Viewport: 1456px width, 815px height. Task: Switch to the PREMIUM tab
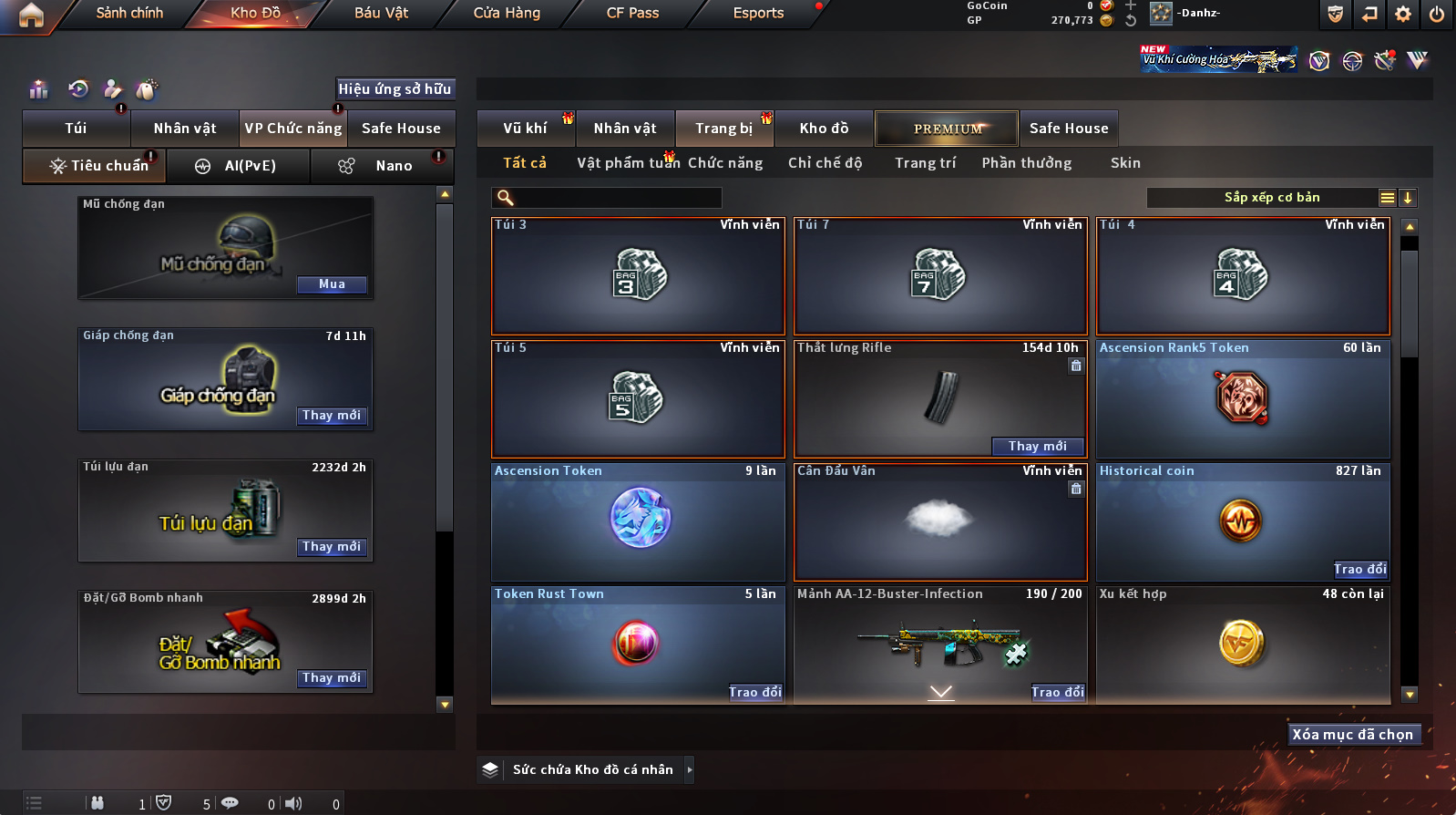pos(948,129)
